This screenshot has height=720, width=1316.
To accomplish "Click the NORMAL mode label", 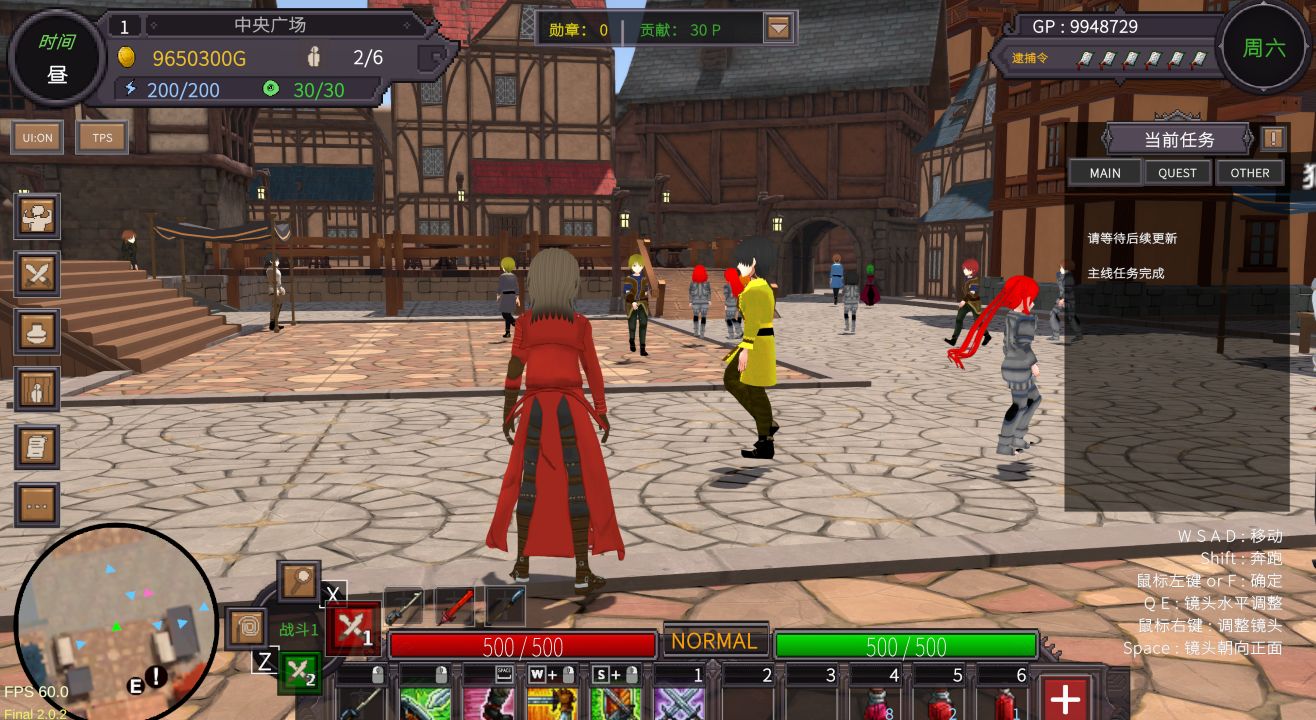I will click(714, 641).
